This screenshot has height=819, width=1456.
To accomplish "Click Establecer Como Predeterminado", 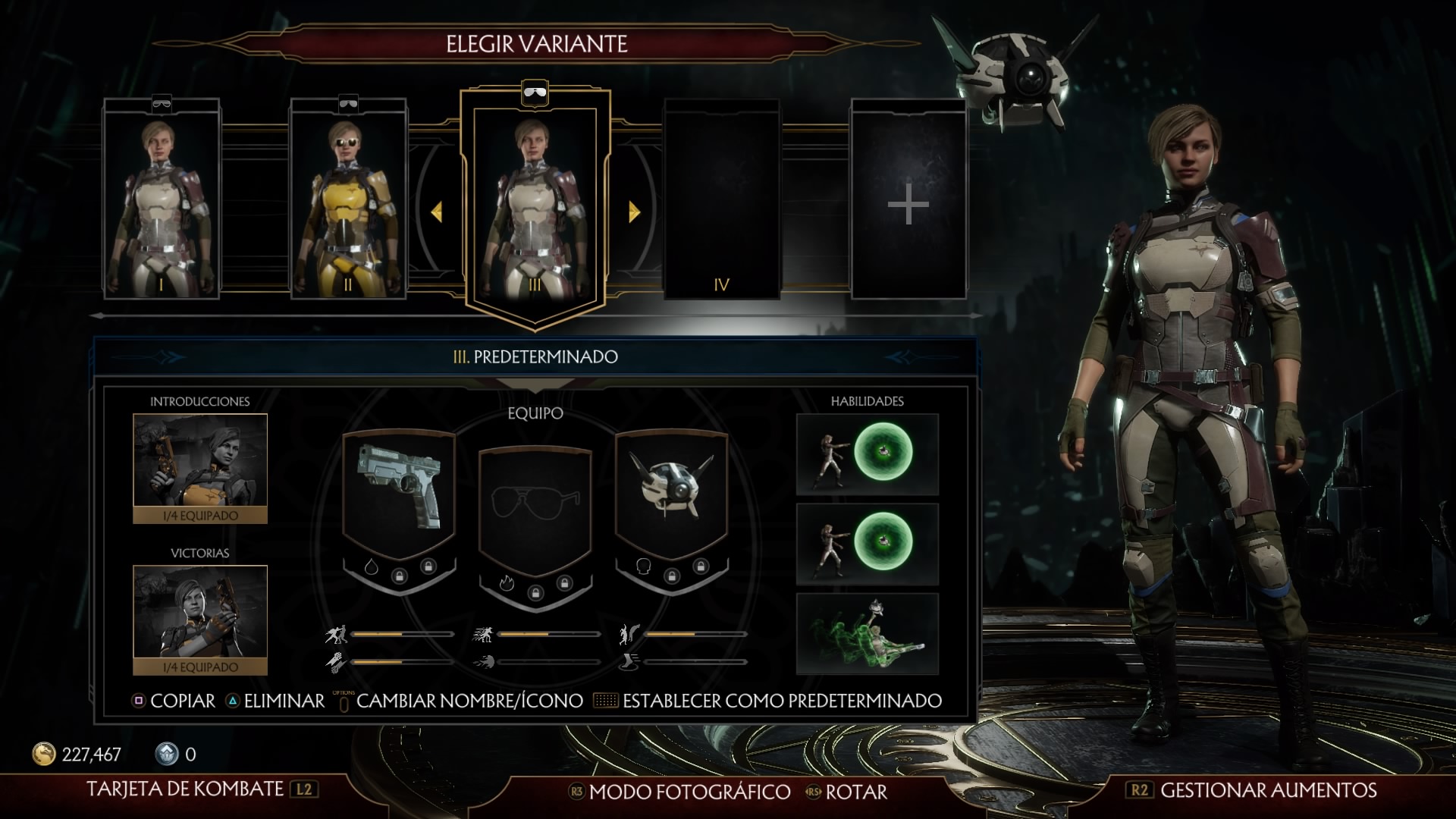I will pos(782,701).
